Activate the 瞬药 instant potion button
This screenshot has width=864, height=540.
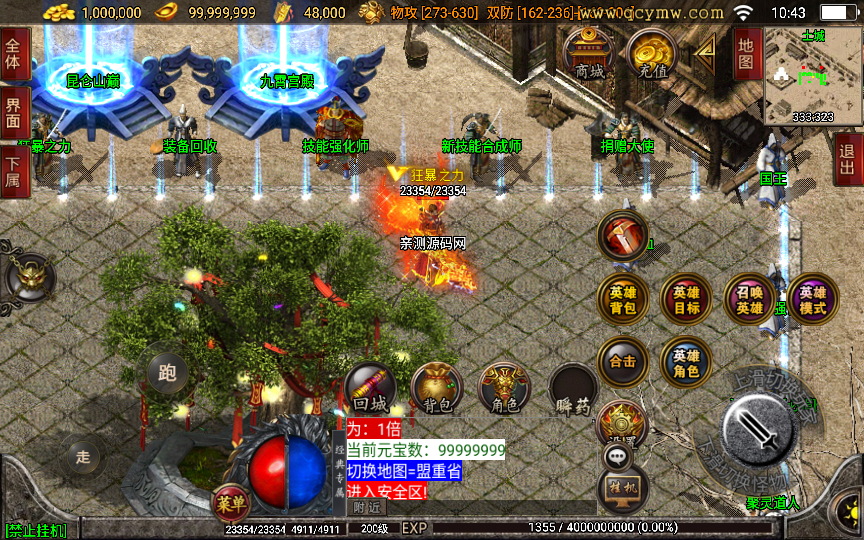point(573,390)
